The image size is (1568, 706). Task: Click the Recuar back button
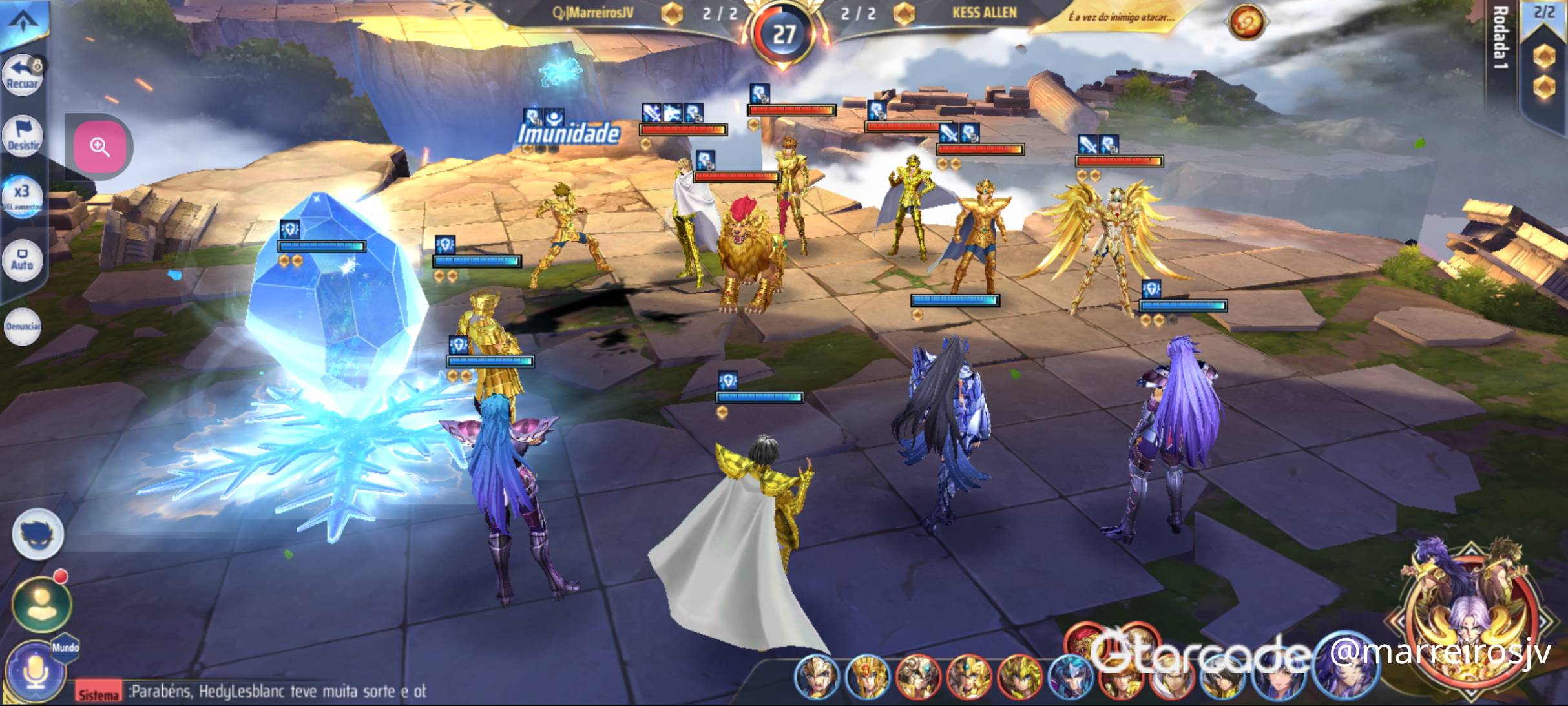tap(23, 74)
